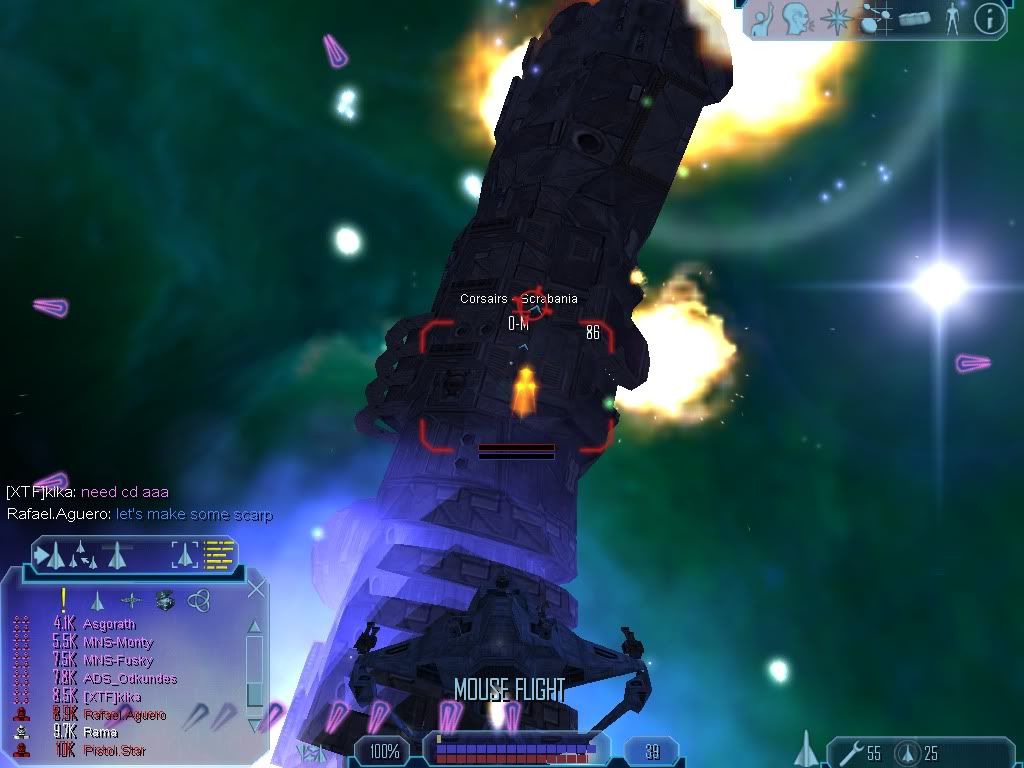Switch to the trefoil rings contact filter
This screenshot has width=1024, height=768.
[198, 600]
